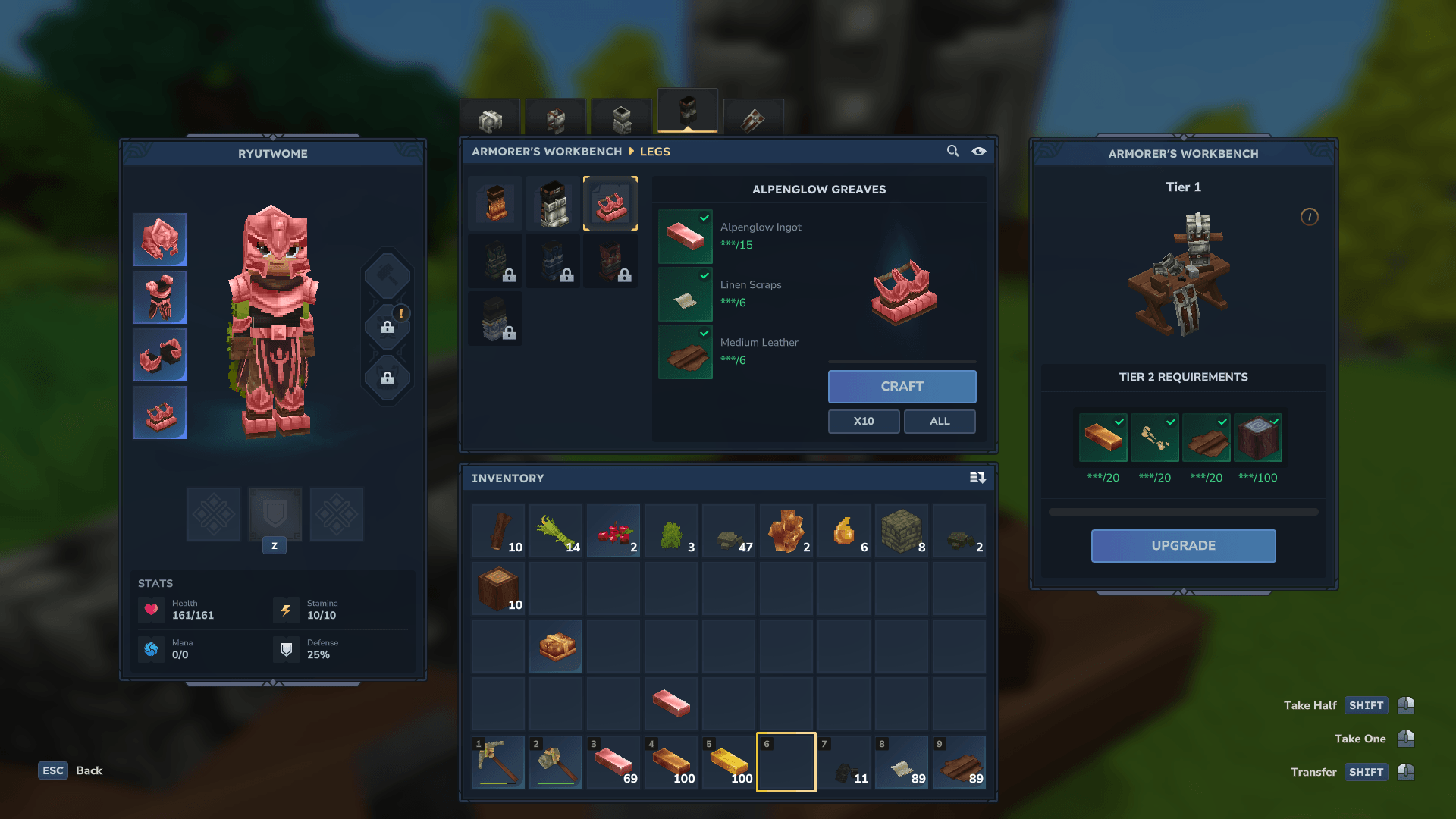Craft ALL available greaves

[x=940, y=422]
